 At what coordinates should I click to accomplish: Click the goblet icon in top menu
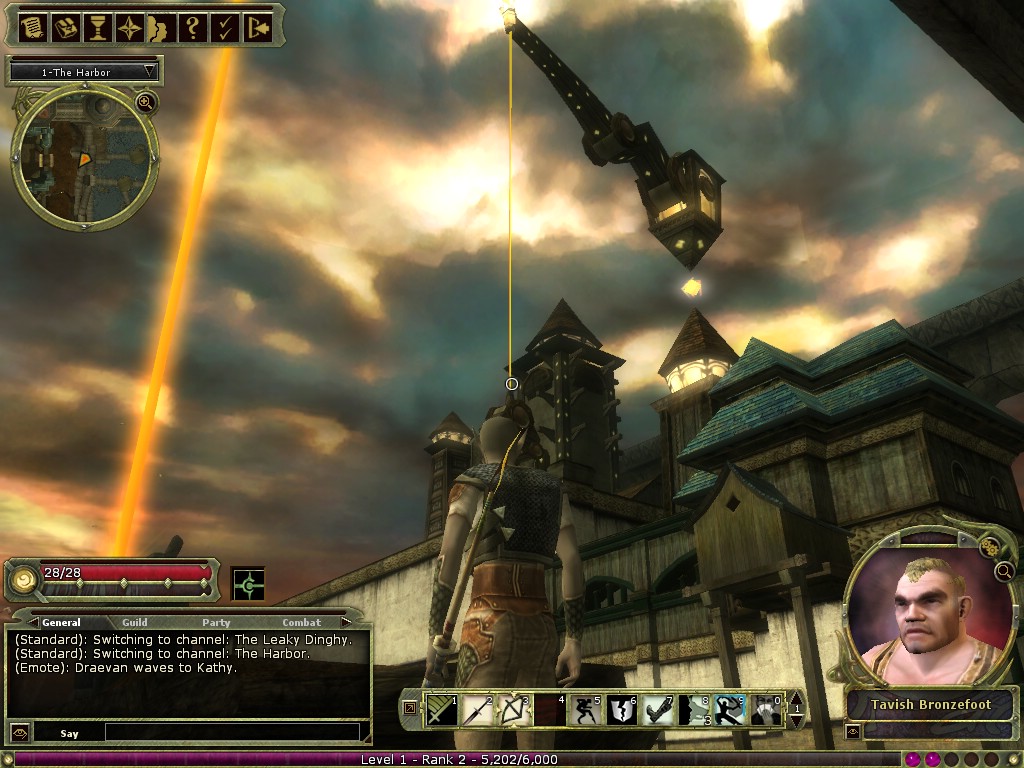[97, 27]
